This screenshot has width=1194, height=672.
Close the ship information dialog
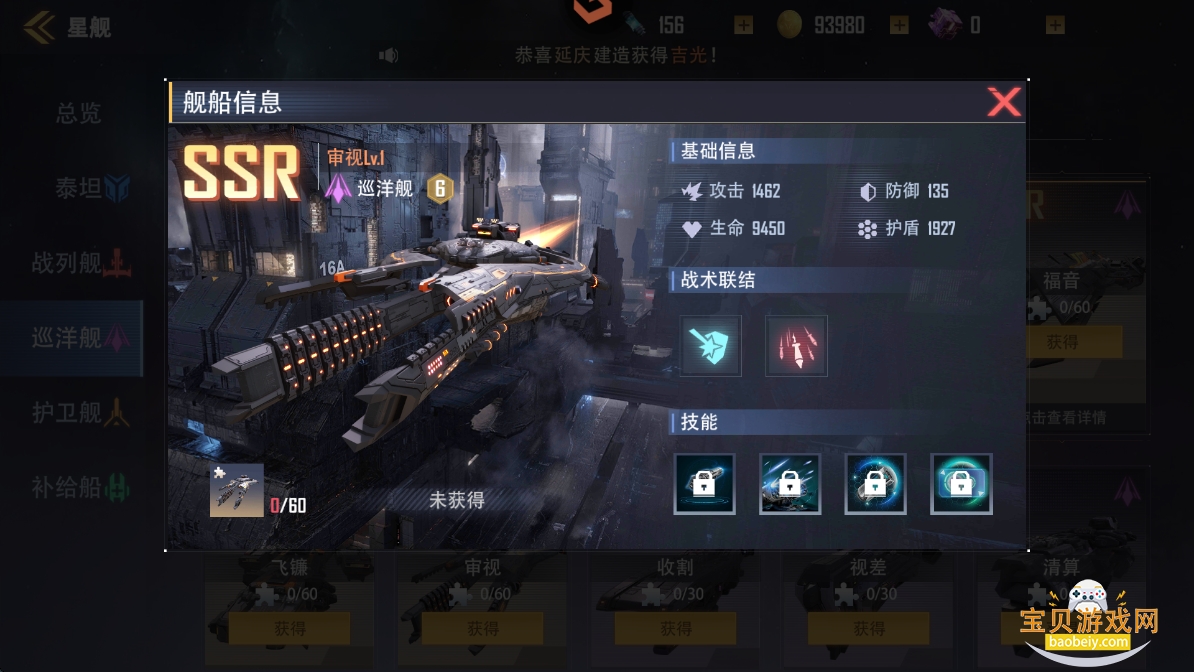coord(1003,102)
